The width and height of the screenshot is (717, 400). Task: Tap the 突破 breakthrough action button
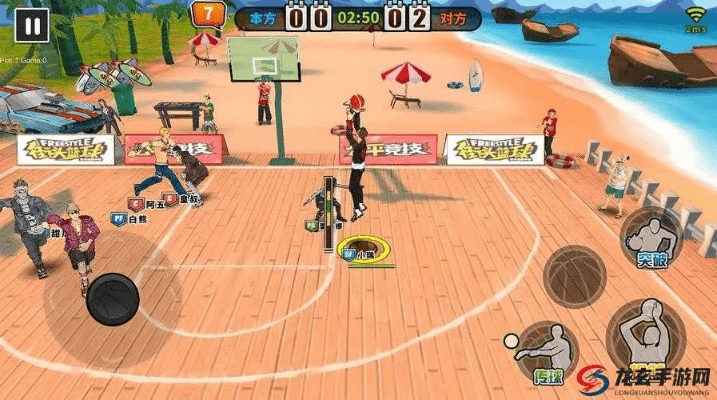[x=651, y=237]
